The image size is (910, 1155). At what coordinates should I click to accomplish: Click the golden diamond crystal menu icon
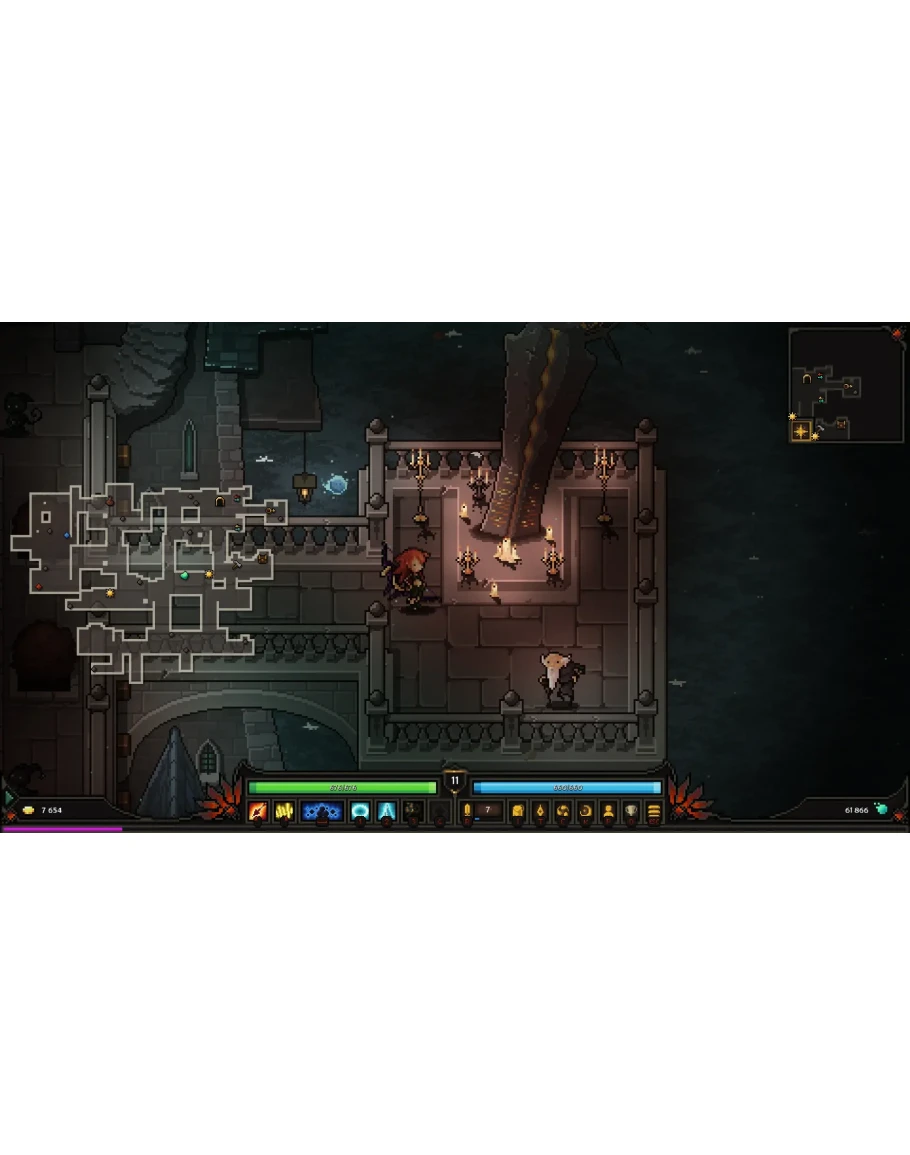(540, 812)
